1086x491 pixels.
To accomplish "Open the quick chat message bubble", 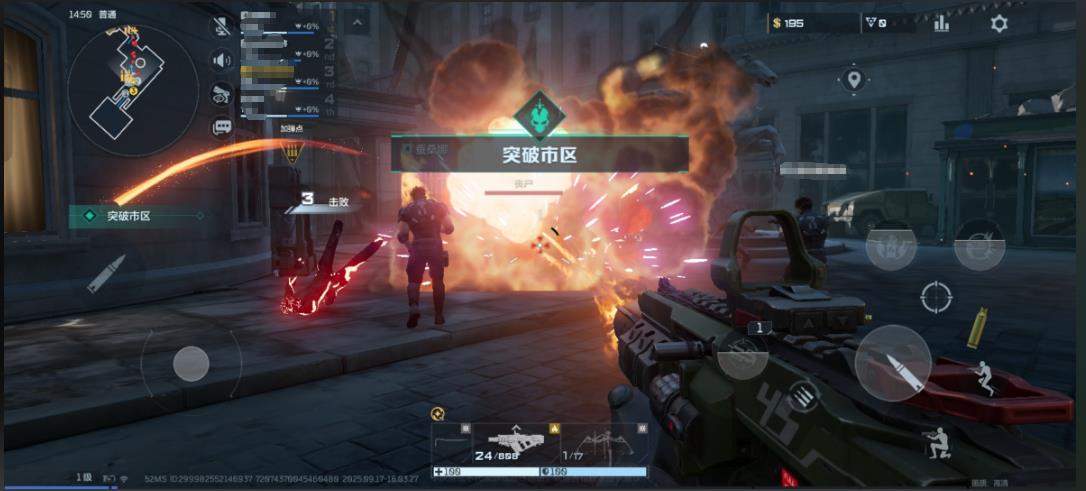I will [x=222, y=127].
